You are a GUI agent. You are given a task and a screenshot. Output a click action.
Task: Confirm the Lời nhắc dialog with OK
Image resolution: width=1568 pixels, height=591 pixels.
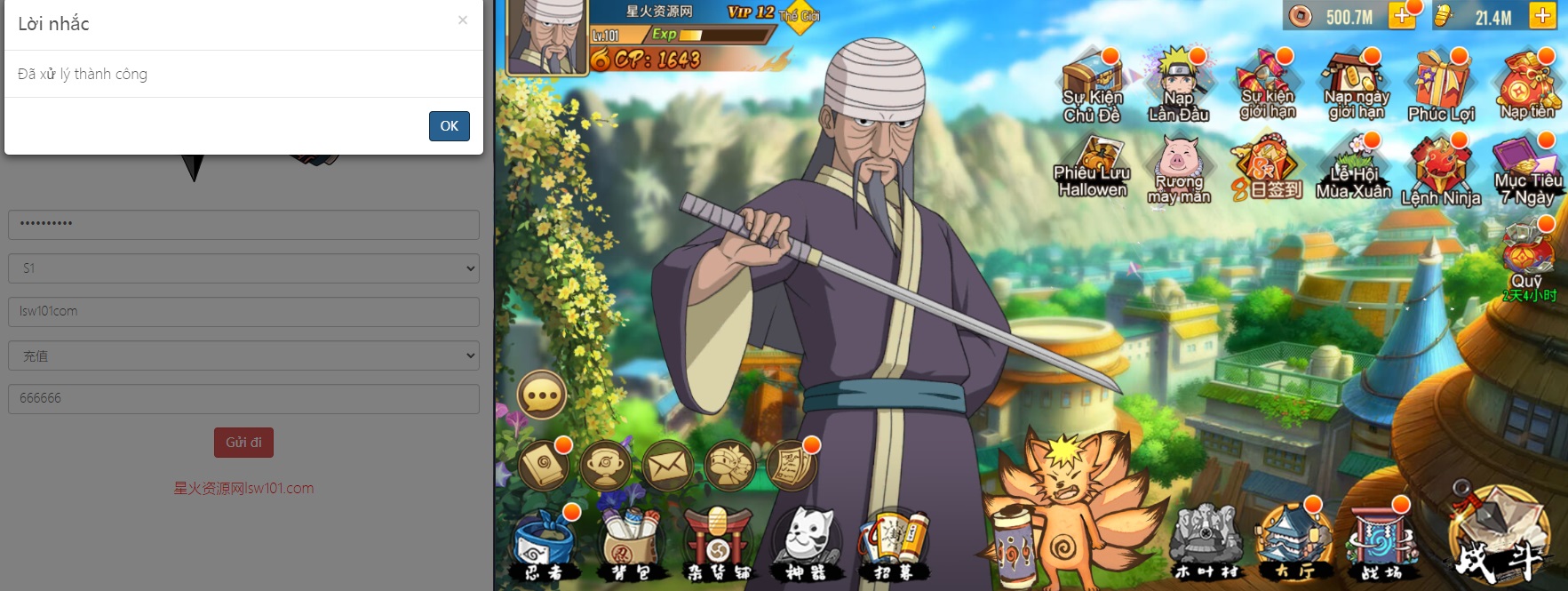[449, 126]
